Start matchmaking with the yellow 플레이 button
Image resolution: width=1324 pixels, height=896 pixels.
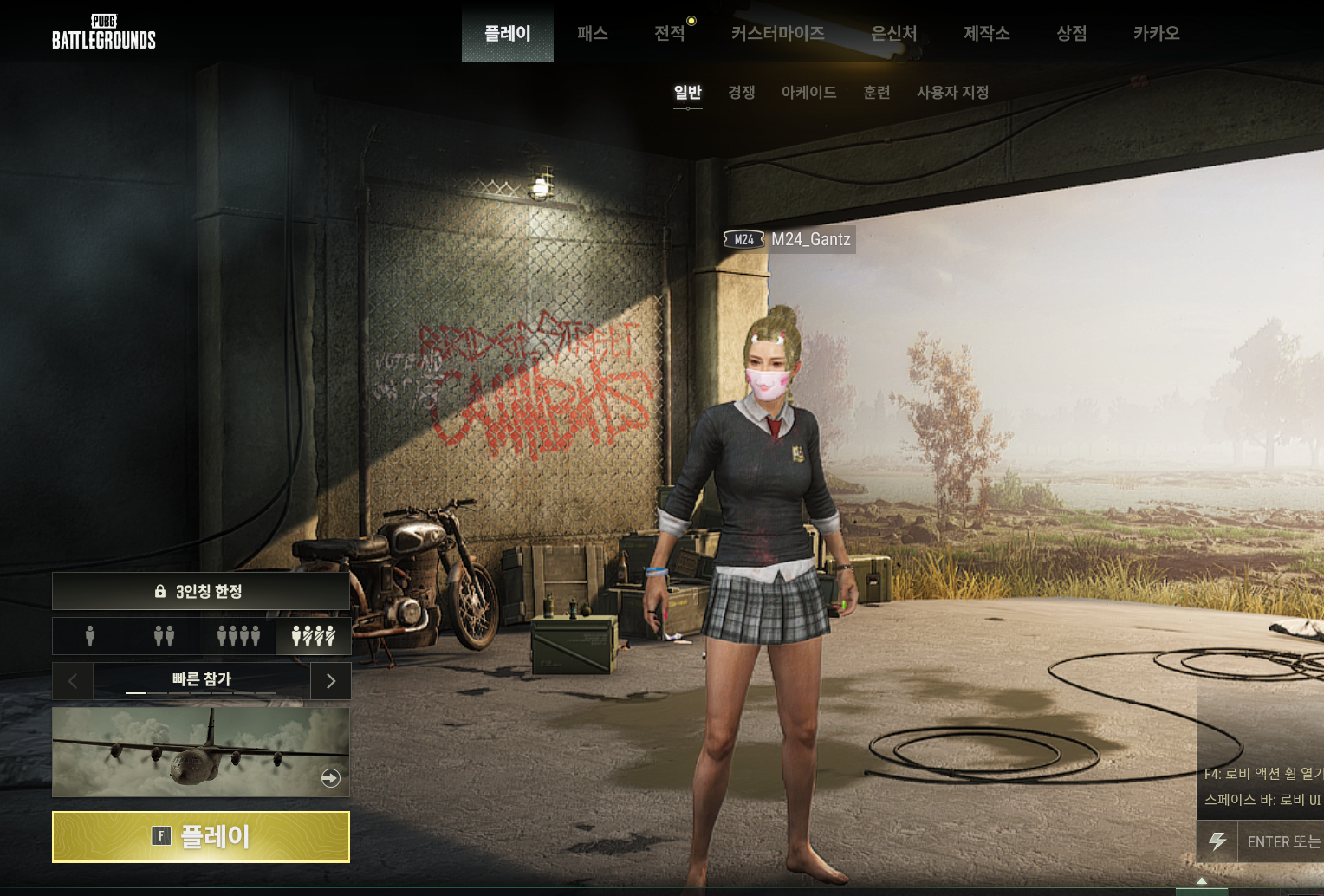[x=201, y=836]
